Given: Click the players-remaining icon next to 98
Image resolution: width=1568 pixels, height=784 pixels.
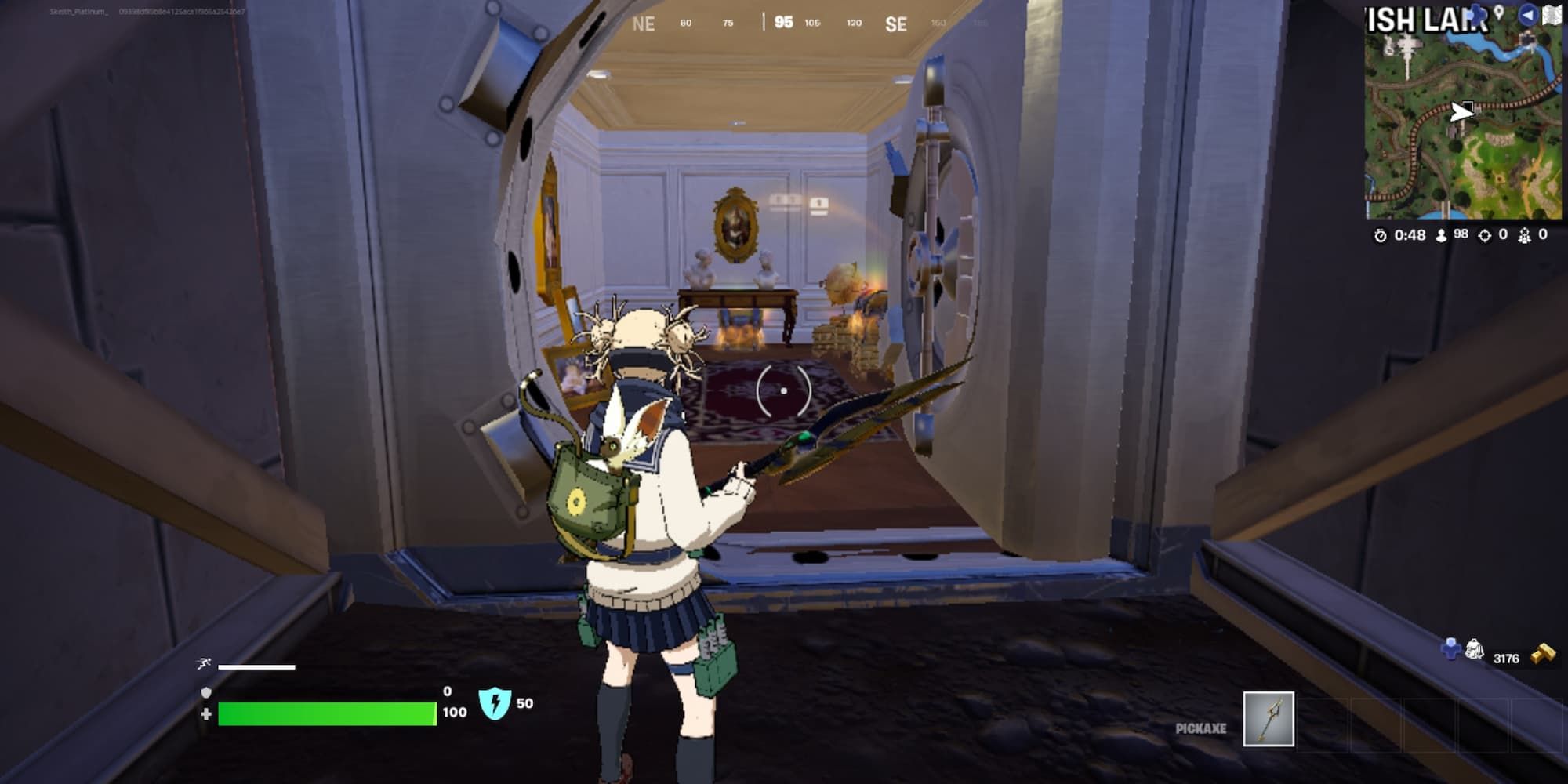Looking at the screenshot, I should click(1441, 235).
